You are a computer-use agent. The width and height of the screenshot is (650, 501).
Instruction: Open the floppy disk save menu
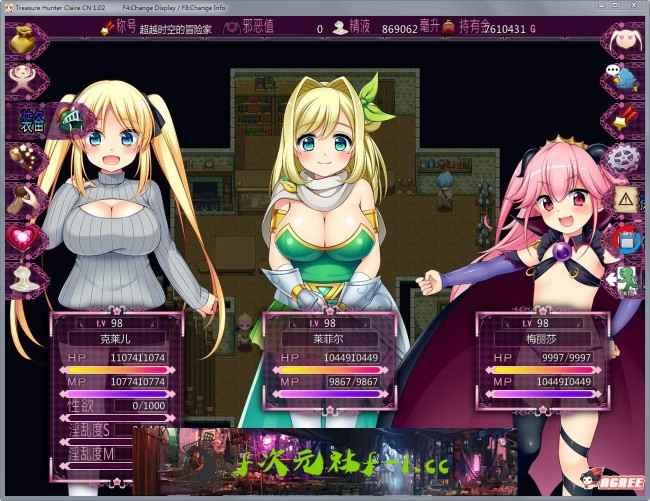(626, 238)
